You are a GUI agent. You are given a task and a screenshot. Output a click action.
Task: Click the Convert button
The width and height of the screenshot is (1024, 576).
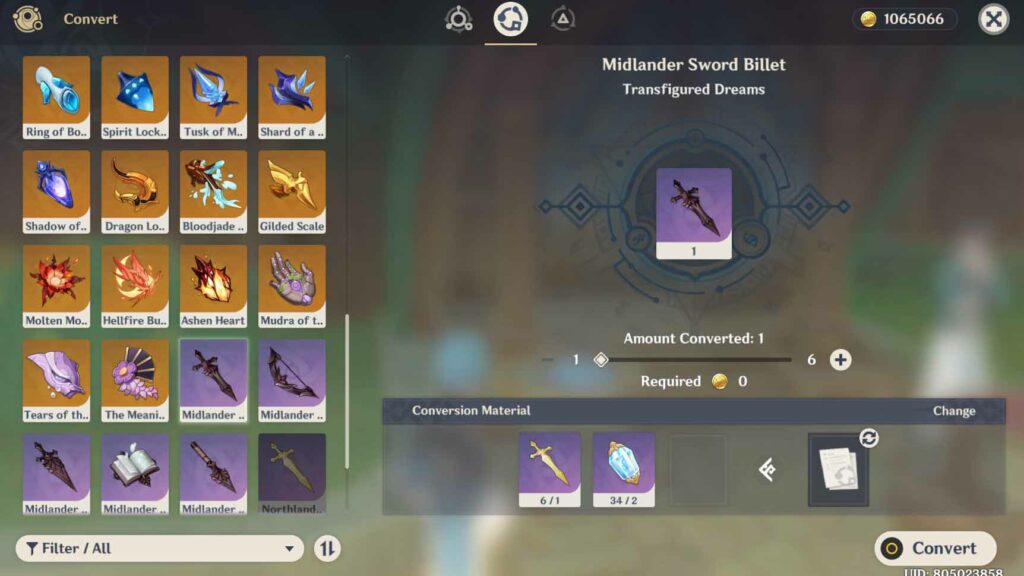pyautogui.click(x=935, y=548)
